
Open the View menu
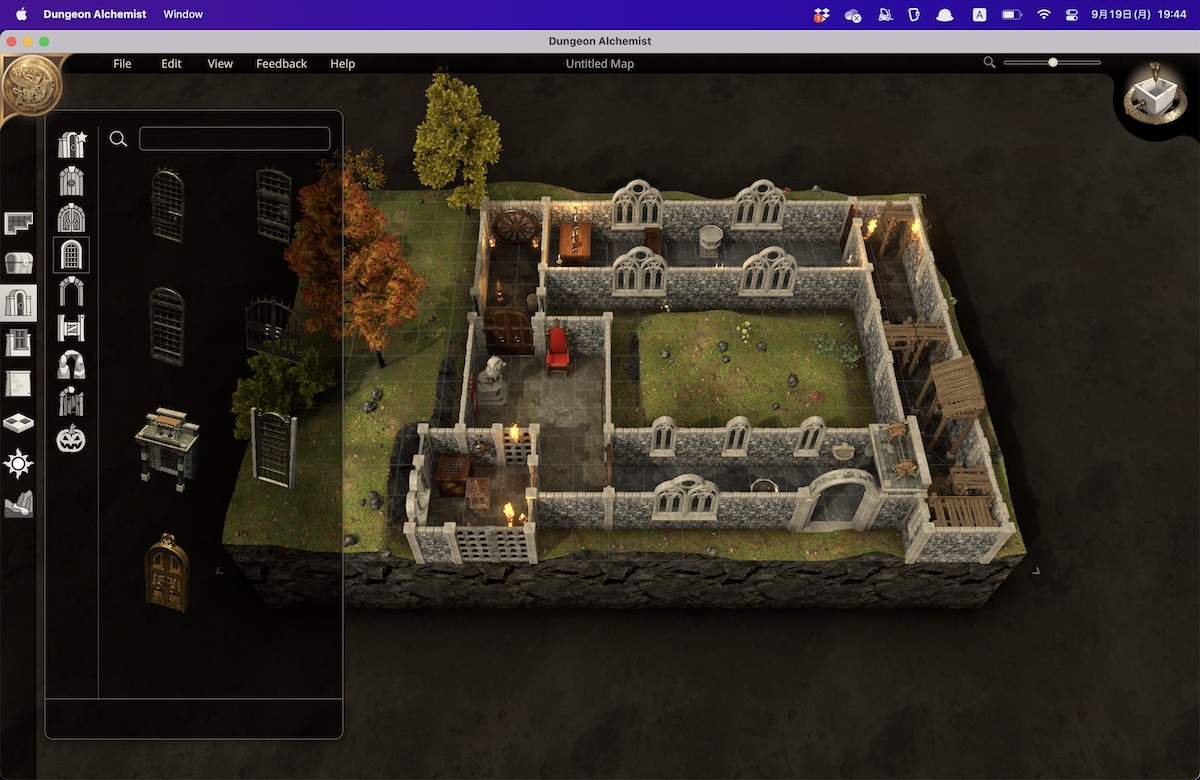pyautogui.click(x=220, y=64)
